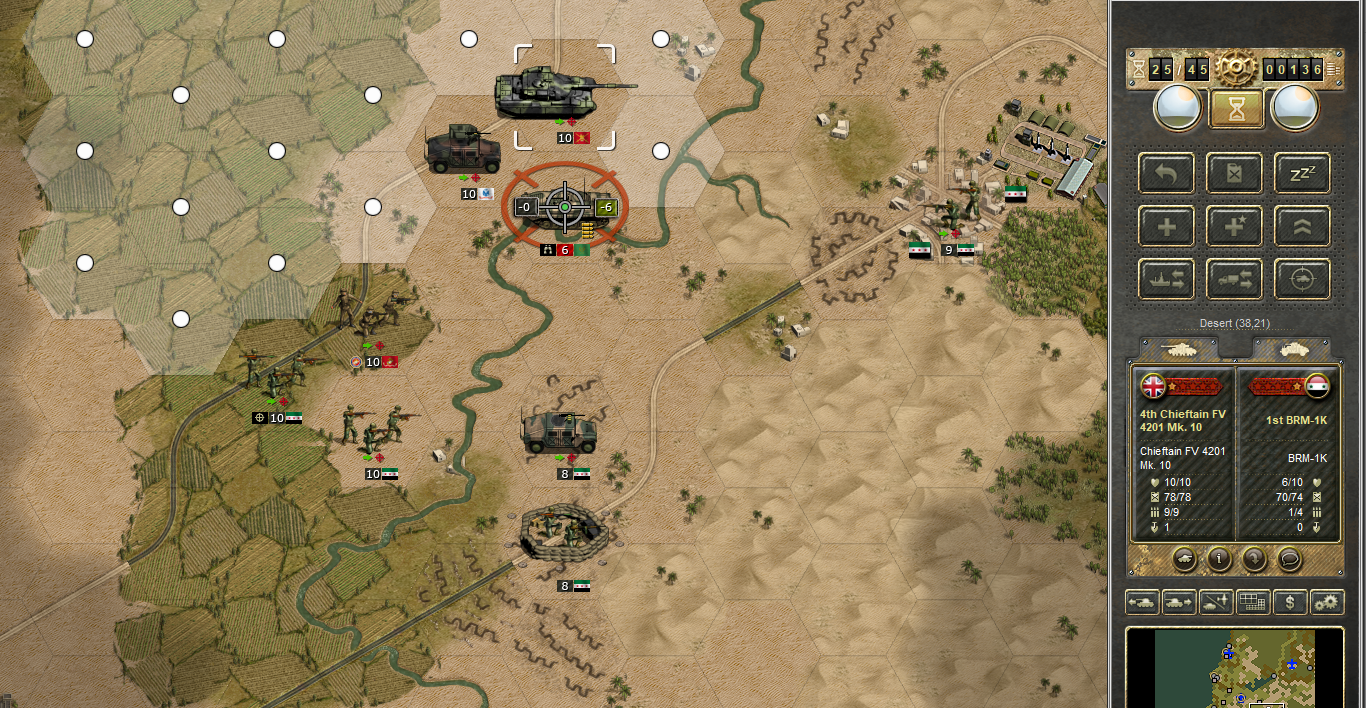
Task: Upgrade the unit with the double chevron button
Action: click(1302, 226)
